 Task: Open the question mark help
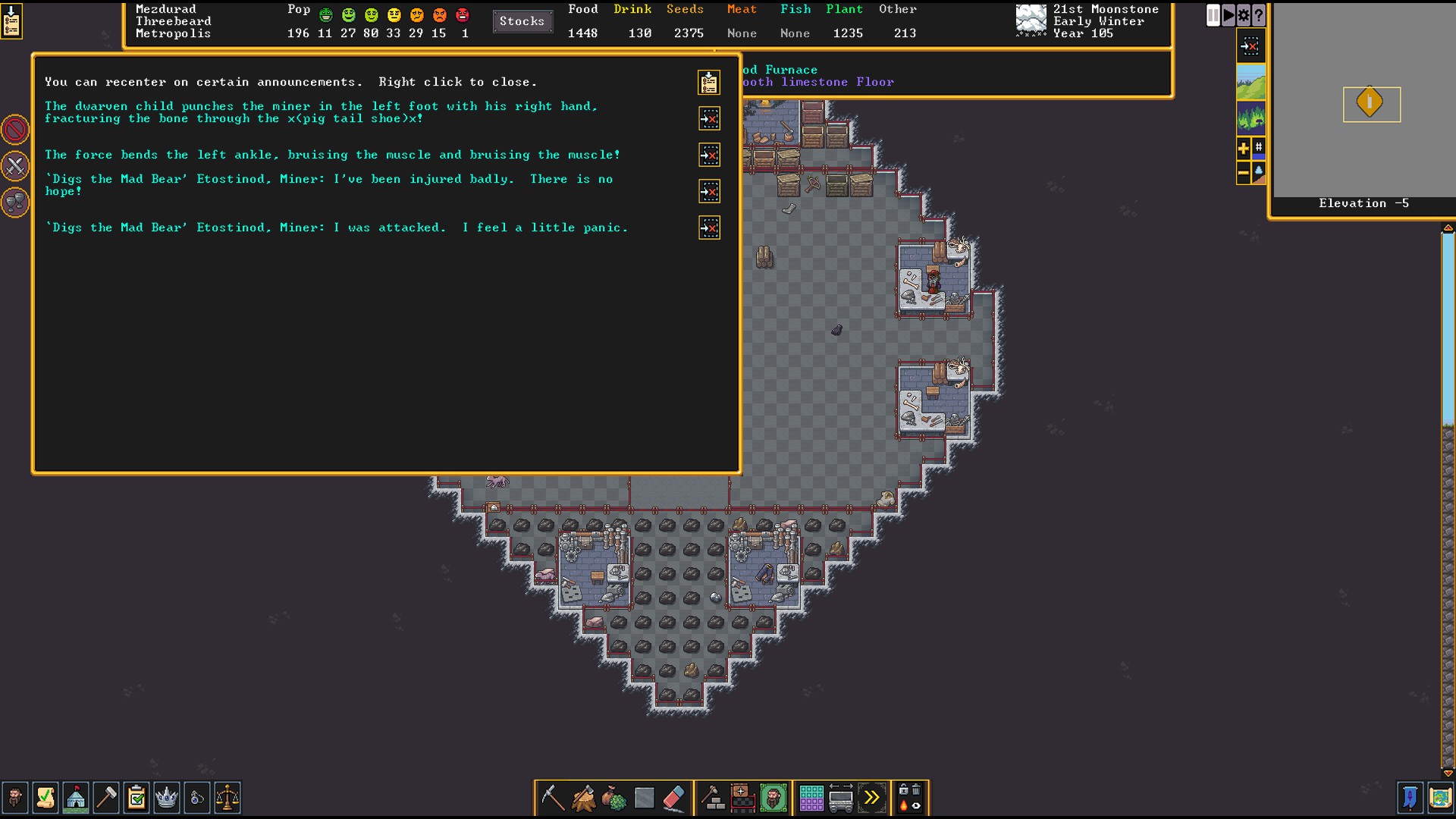(x=1259, y=15)
